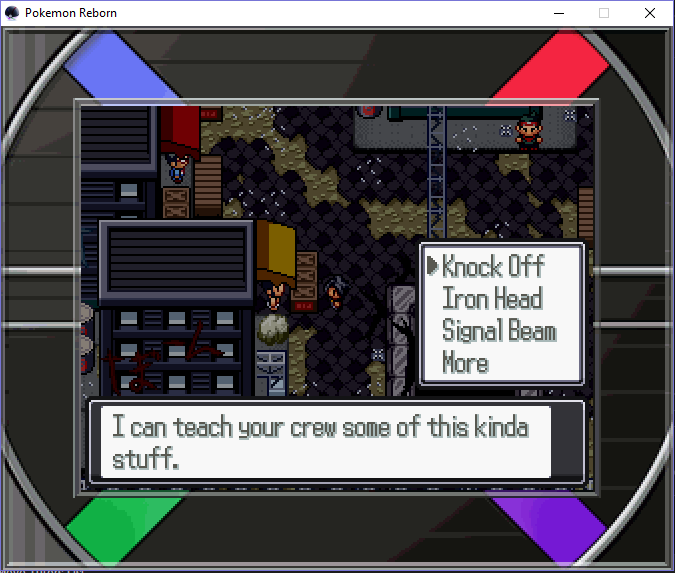The height and width of the screenshot is (573, 675).
Task: Minimize the Pokemon Reborn window
Action: [558, 13]
